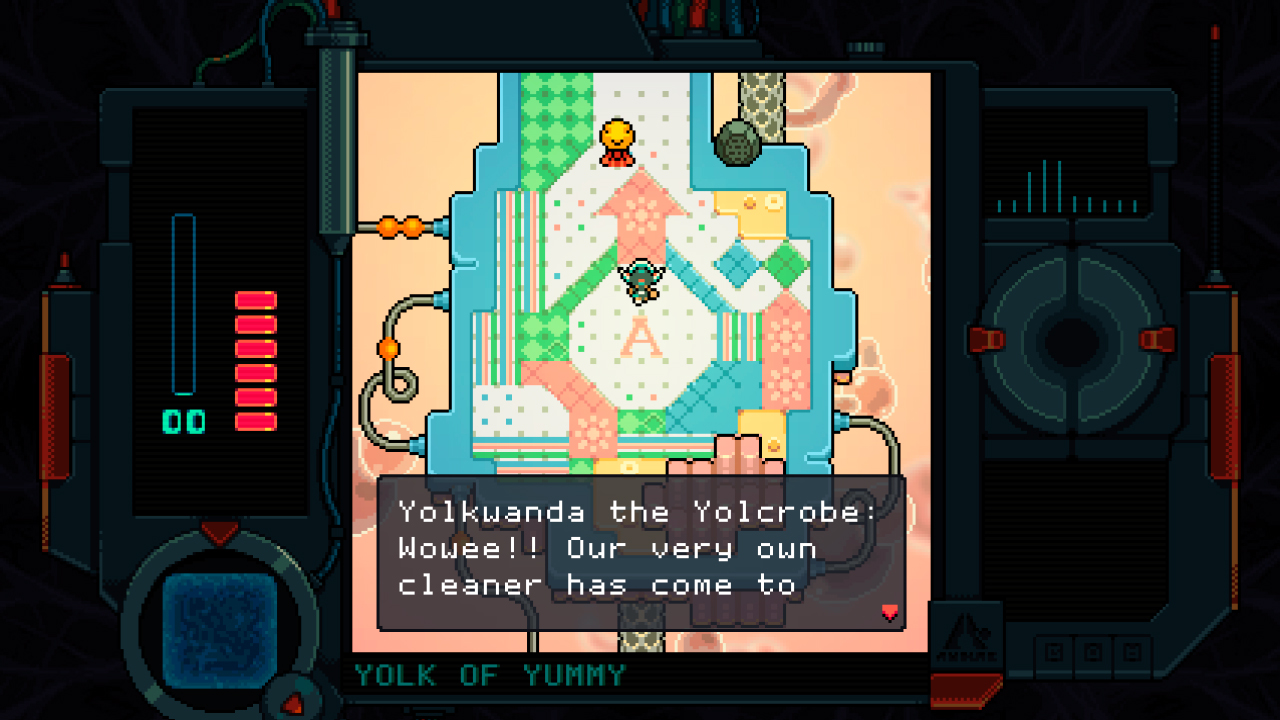
Task: Toggle the rightmost square button on the console
Action: point(1131,651)
